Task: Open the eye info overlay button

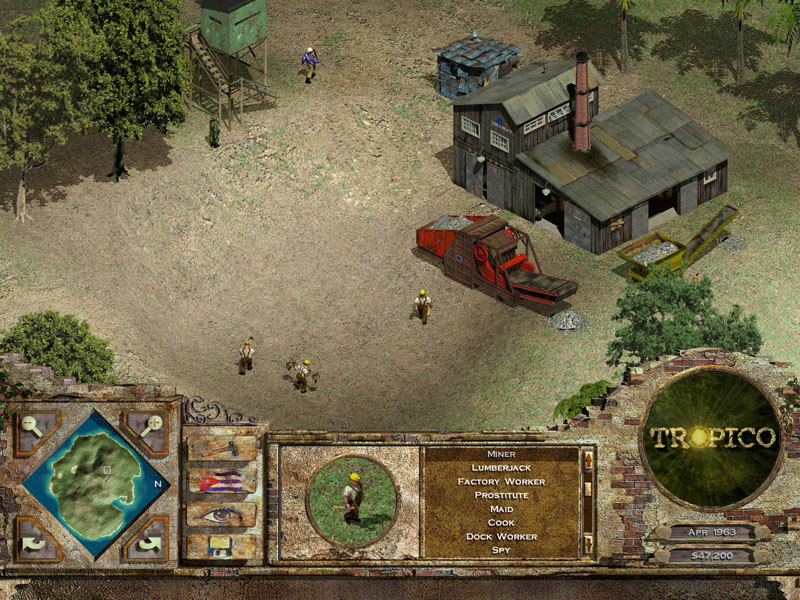Action: 221,514
